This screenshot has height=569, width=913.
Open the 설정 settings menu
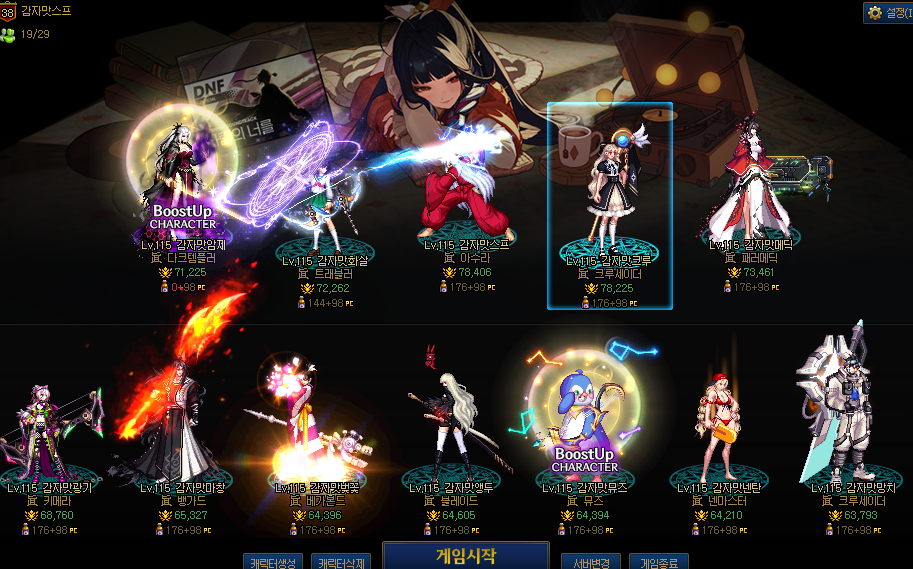[x=887, y=13]
